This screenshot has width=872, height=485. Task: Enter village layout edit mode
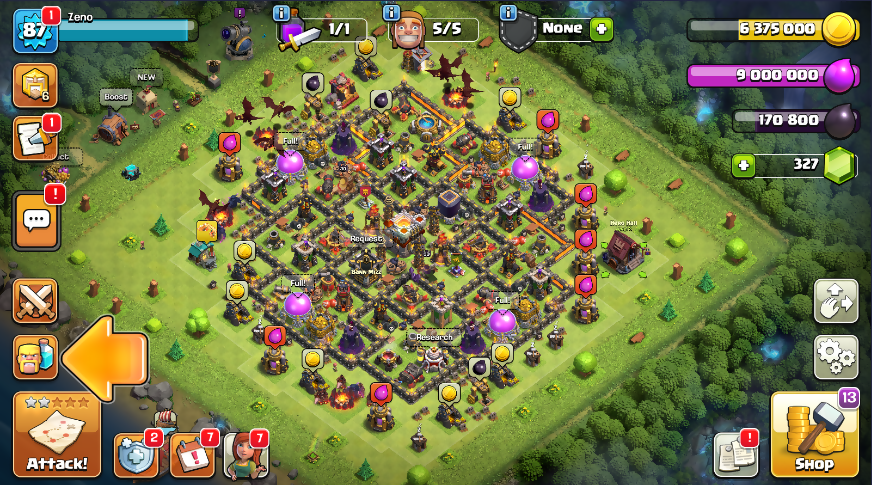tap(835, 301)
